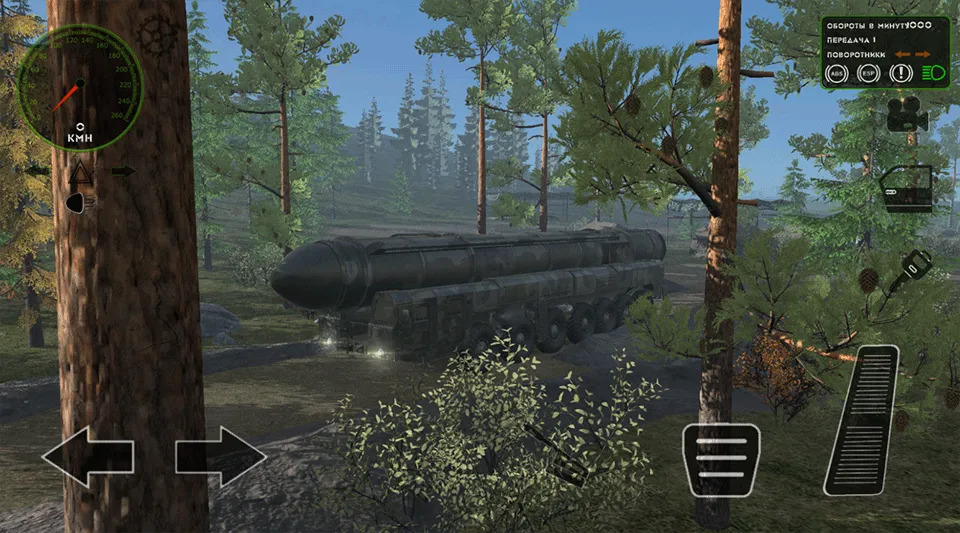This screenshot has height=533, width=960.
Task: Step on the accelerator pedal
Action: pyautogui.click(x=862, y=419)
